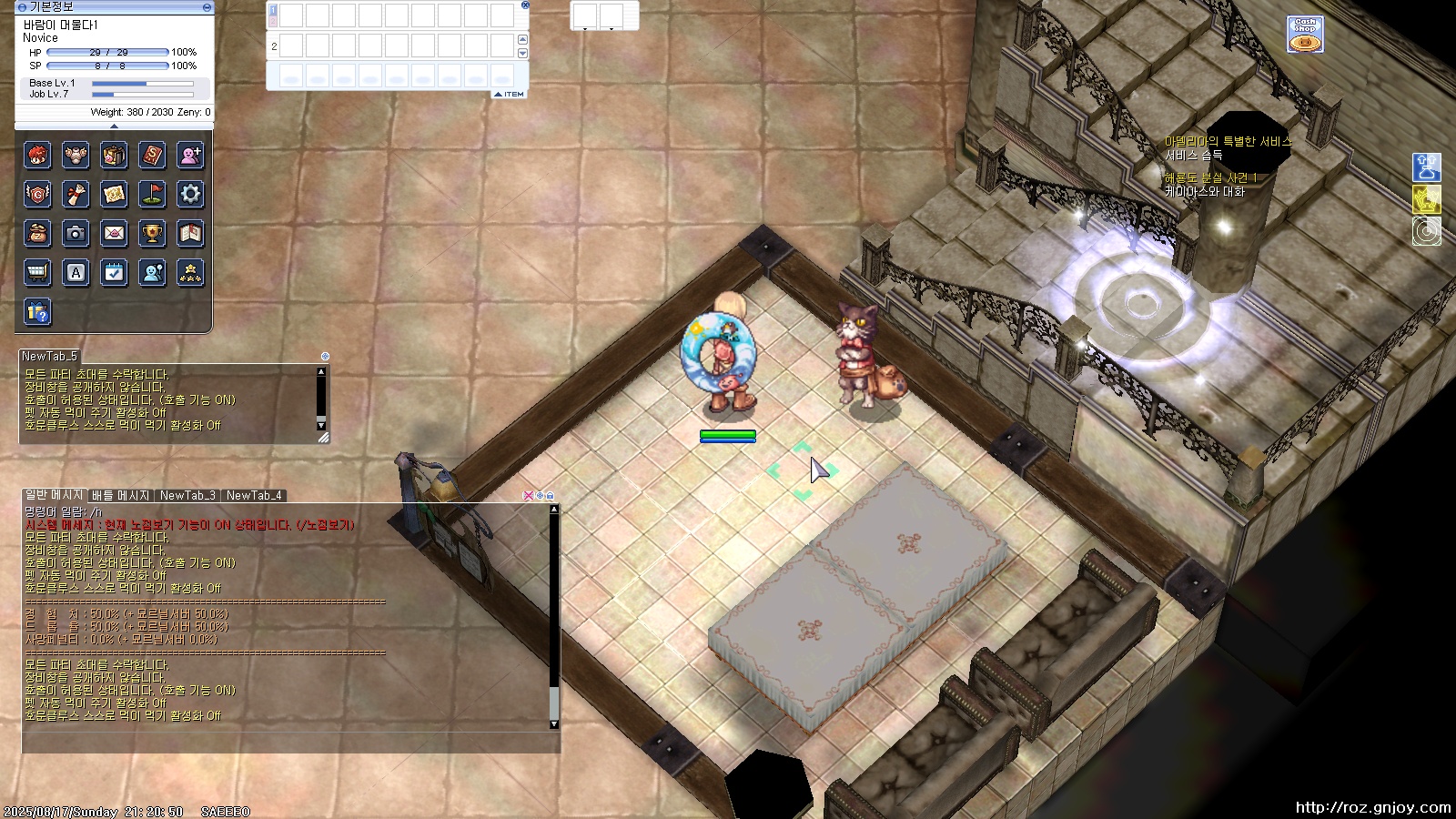Open the gear options icon

(190, 194)
